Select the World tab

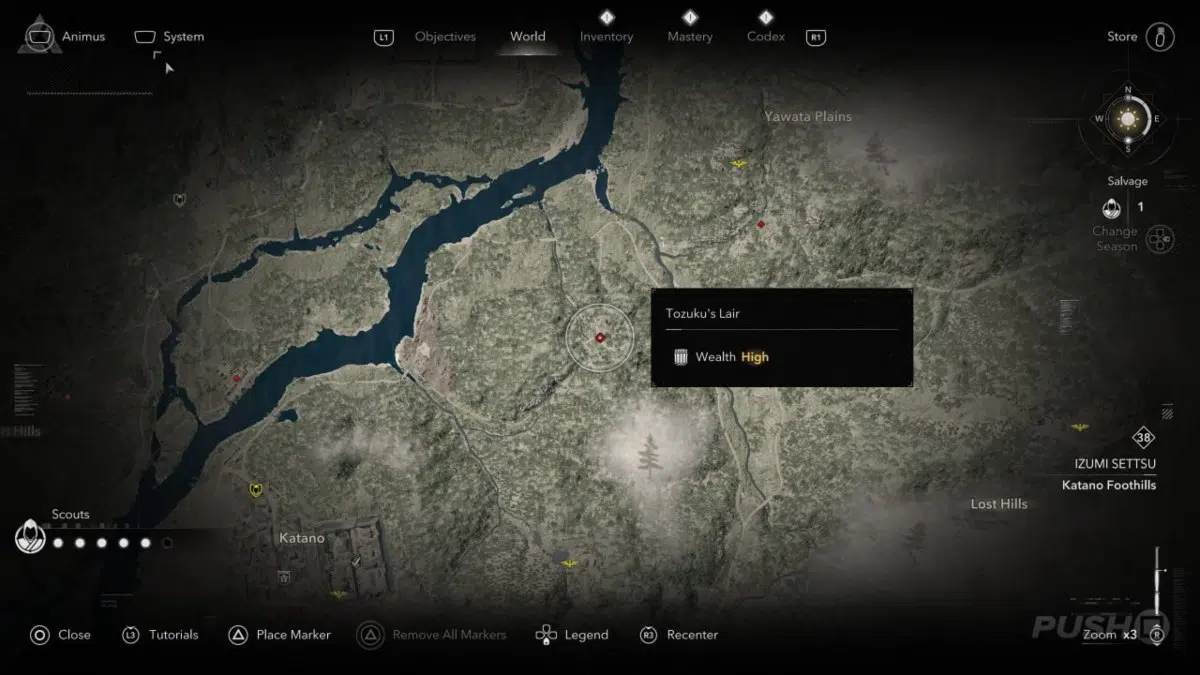pyautogui.click(x=528, y=37)
